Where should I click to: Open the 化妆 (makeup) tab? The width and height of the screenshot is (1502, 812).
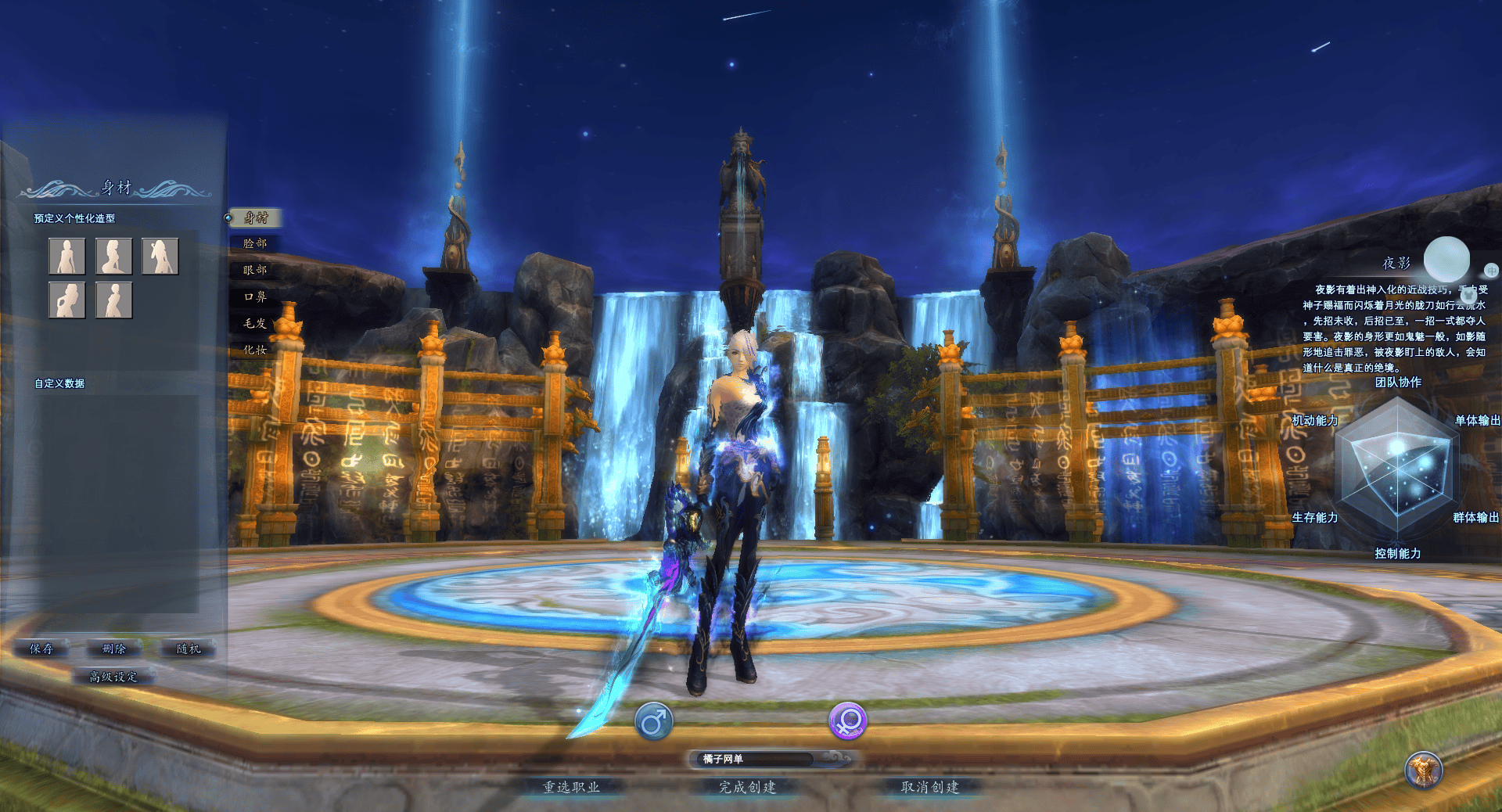pos(255,350)
